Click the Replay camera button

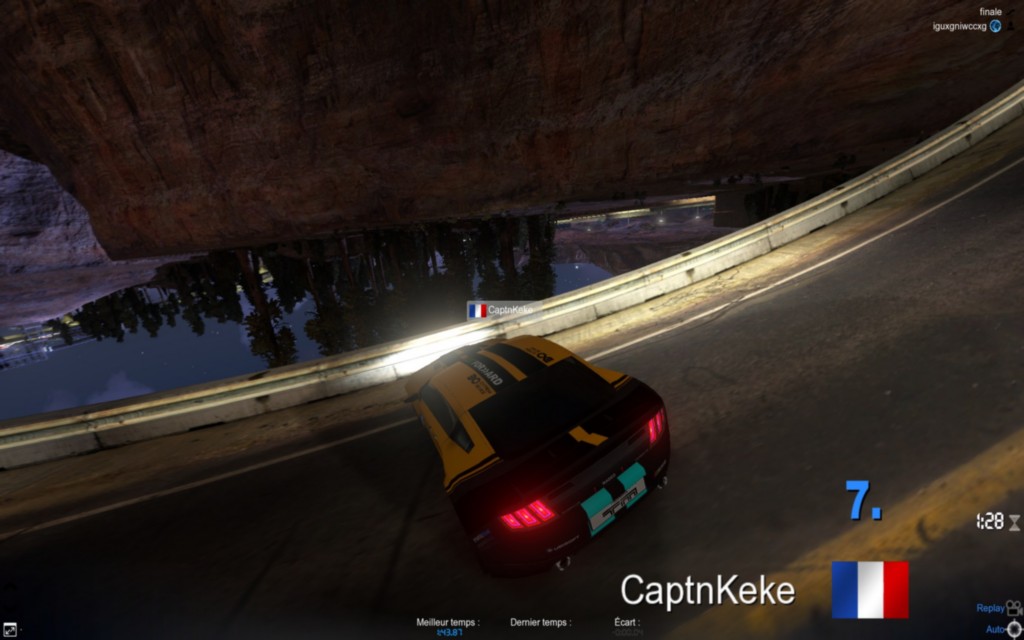tap(1013, 608)
